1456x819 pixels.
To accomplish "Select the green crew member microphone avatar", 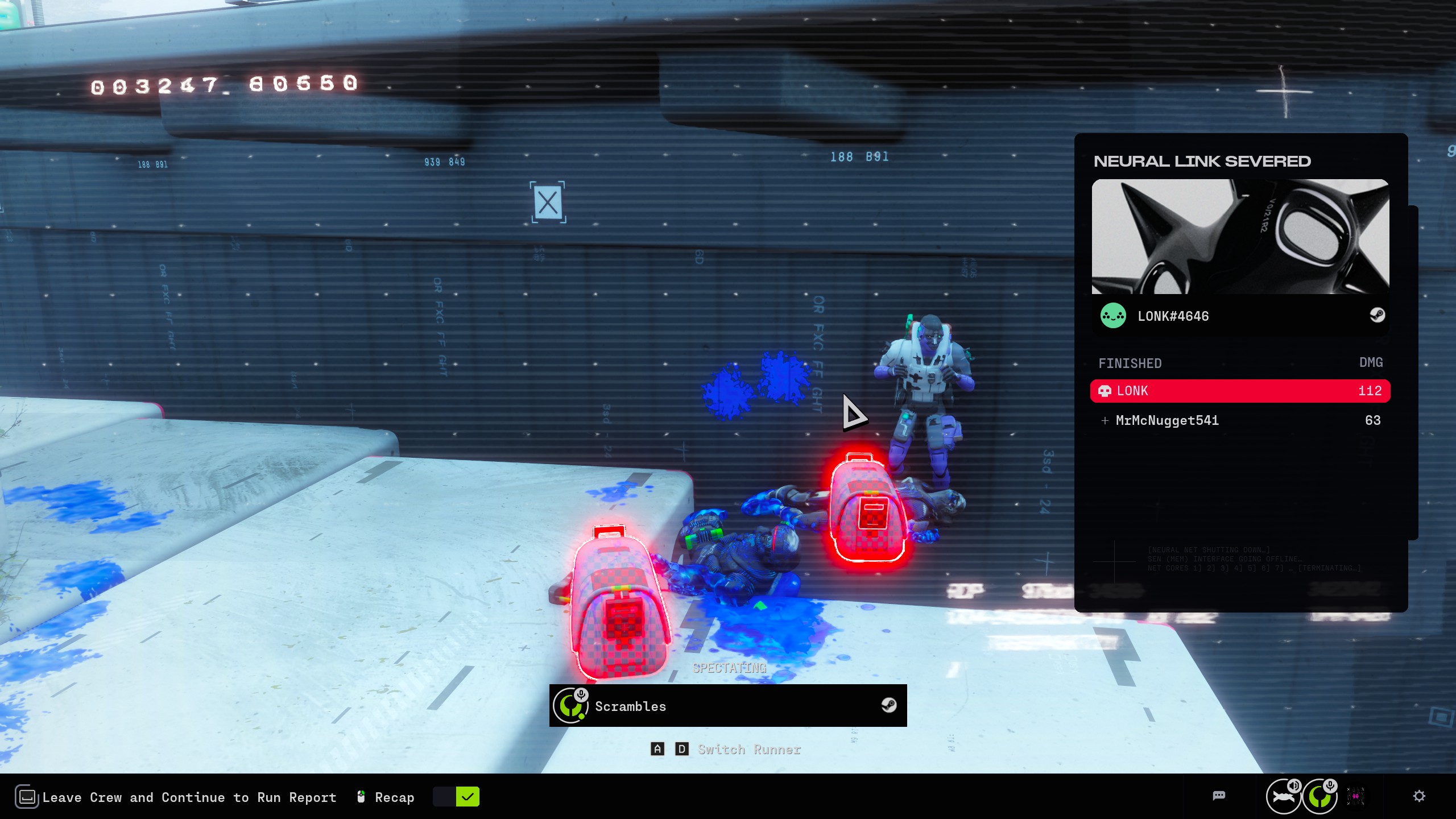I will [x=1319, y=796].
